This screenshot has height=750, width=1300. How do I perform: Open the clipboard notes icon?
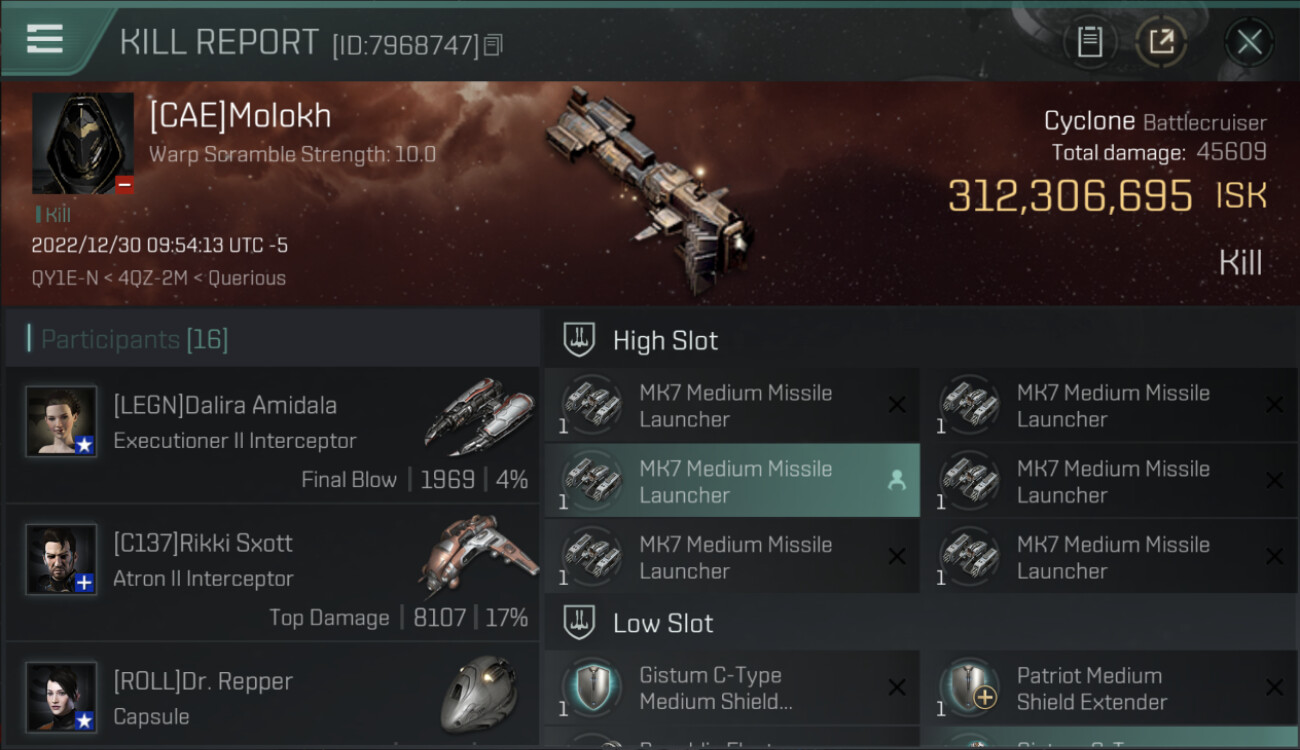click(1089, 42)
